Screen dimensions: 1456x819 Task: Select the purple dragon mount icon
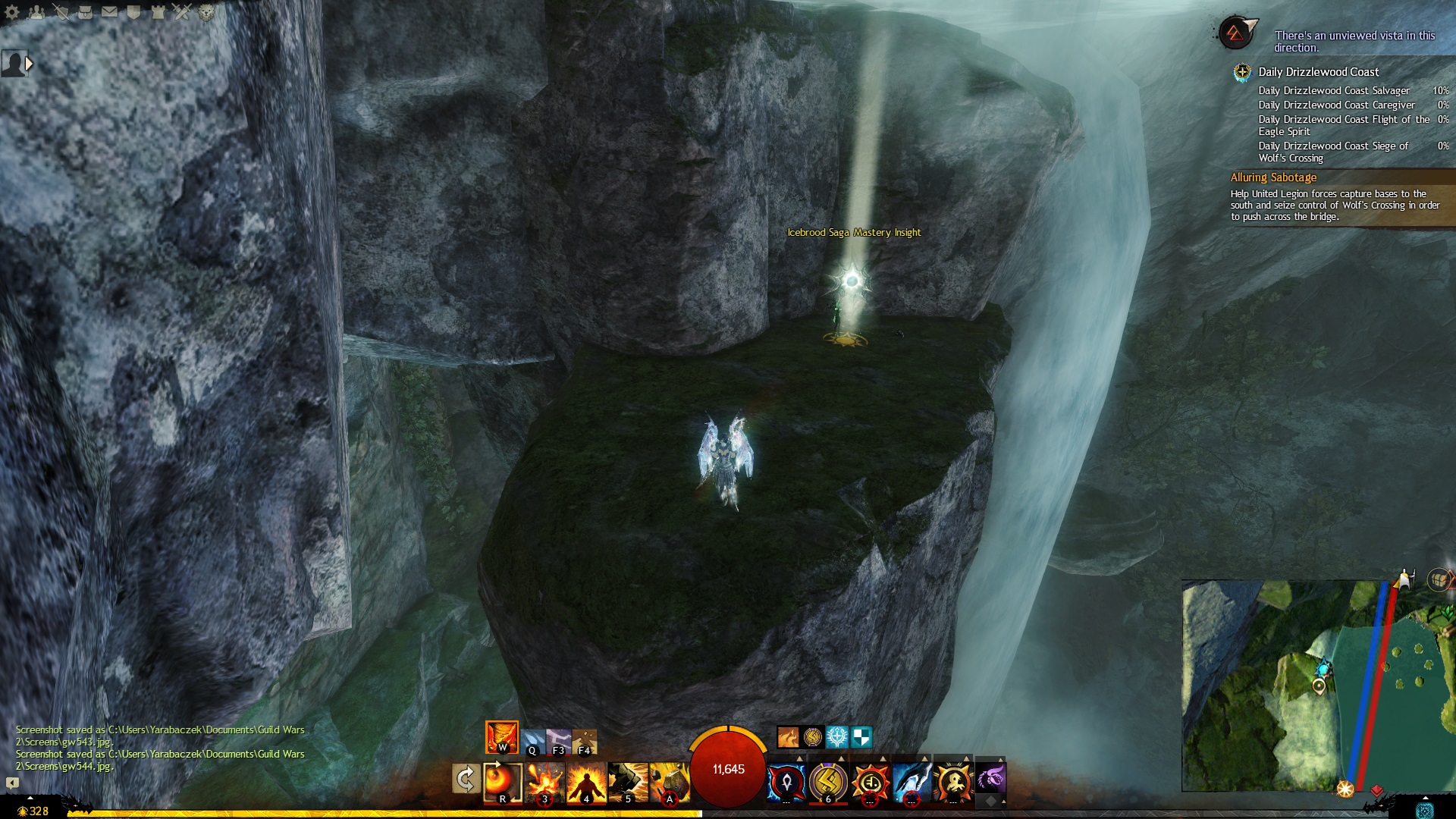990,779
